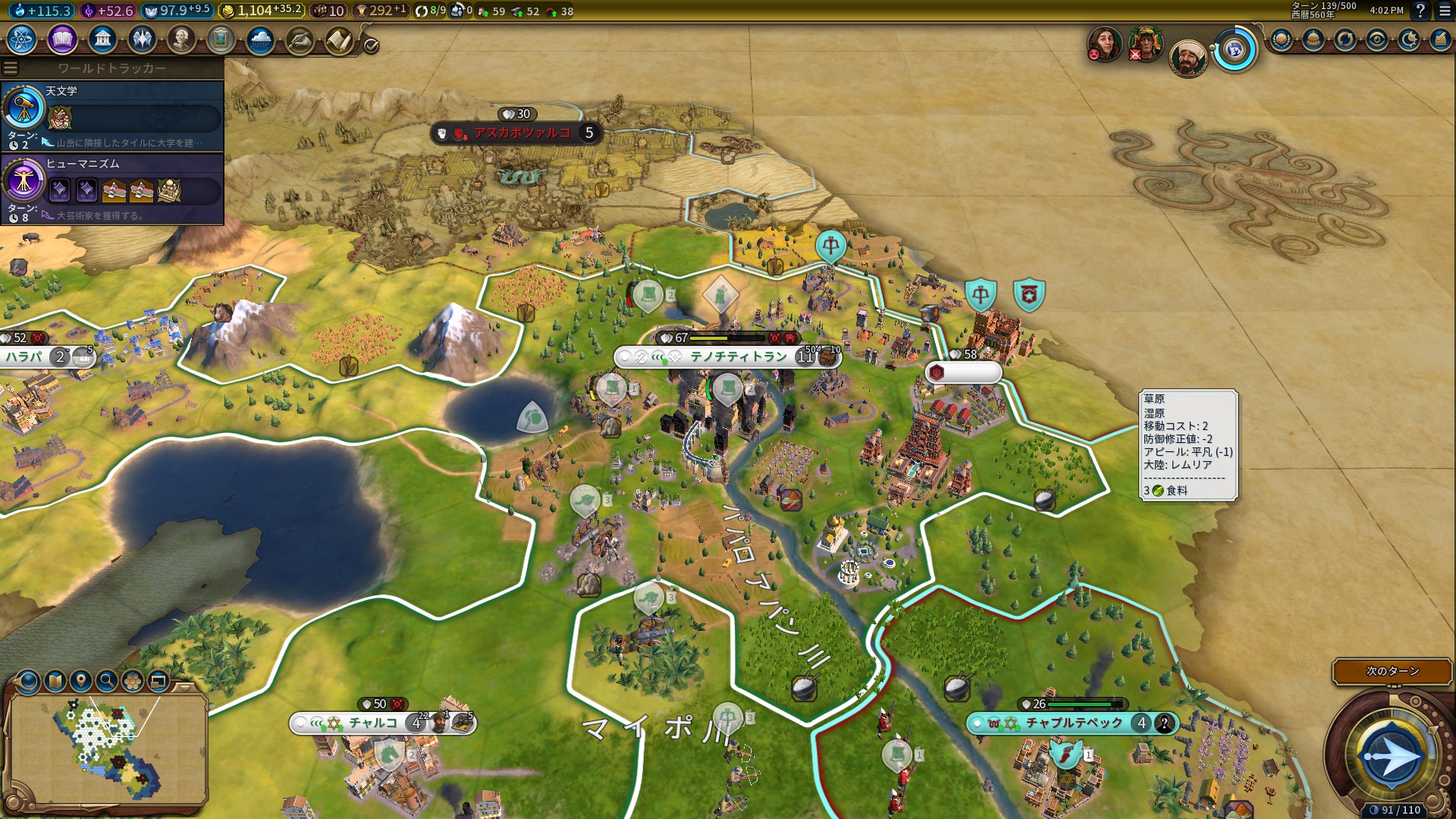
Task: Open the Civilopedia question mark
Action: click(x=1420, y=11)
